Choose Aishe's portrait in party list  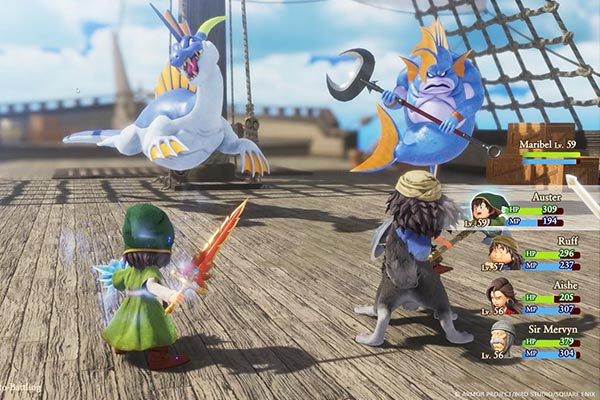(503, 294)
